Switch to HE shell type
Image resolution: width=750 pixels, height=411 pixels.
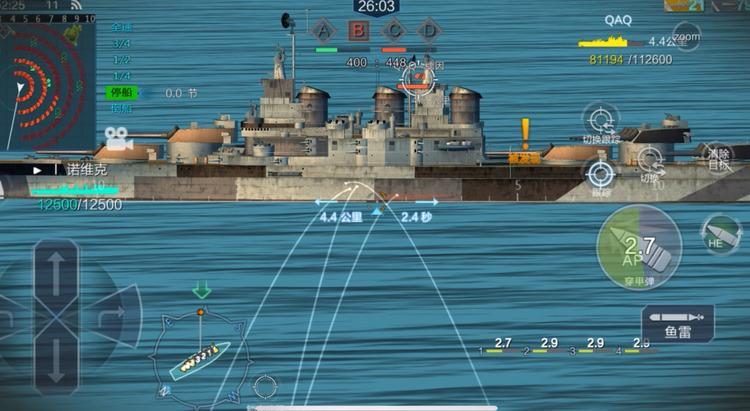[719, 235]
